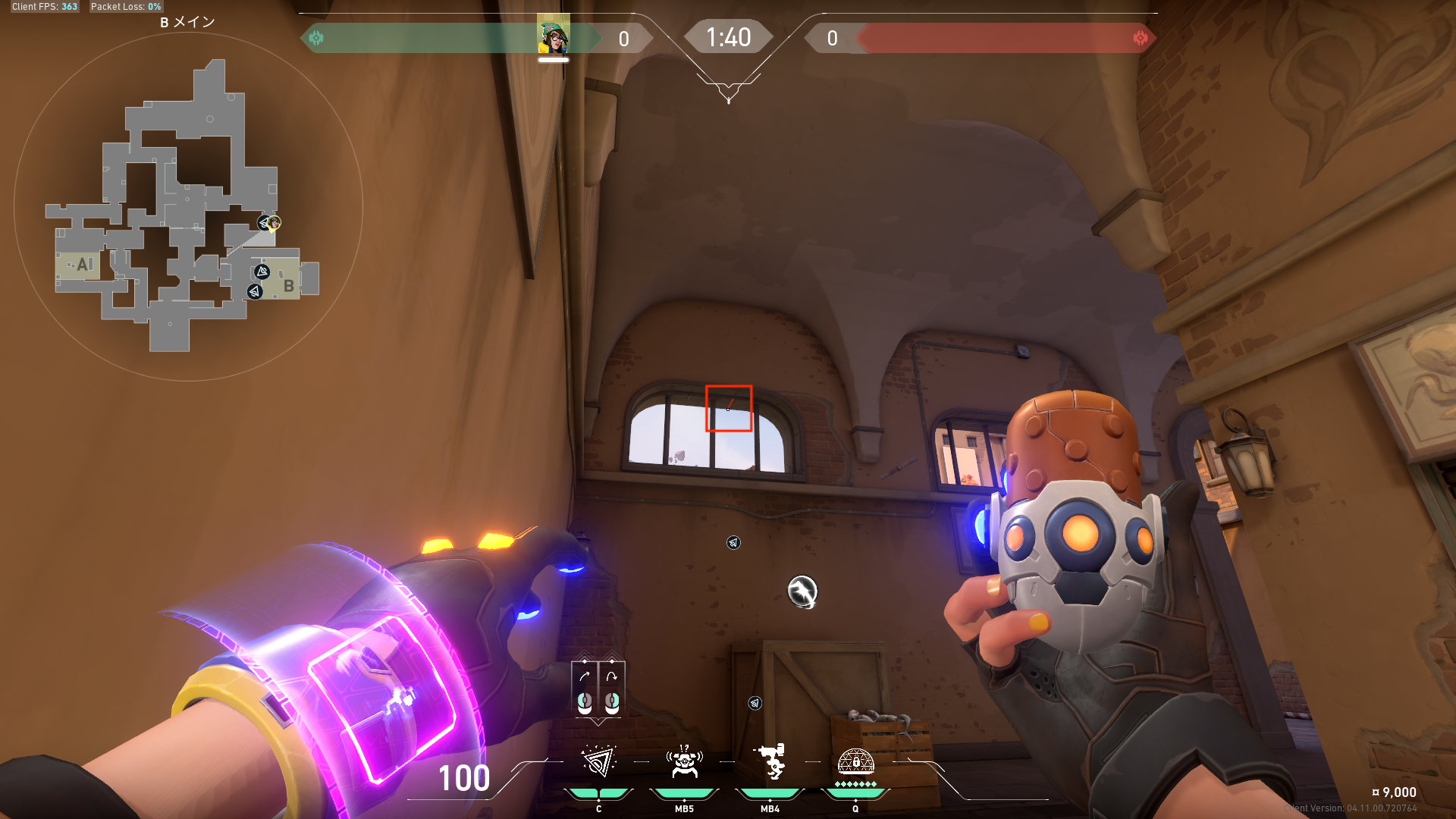Click the green team emblem in the score bar
Viewport: 1456px width, 819px height.
tap(316, 38)
